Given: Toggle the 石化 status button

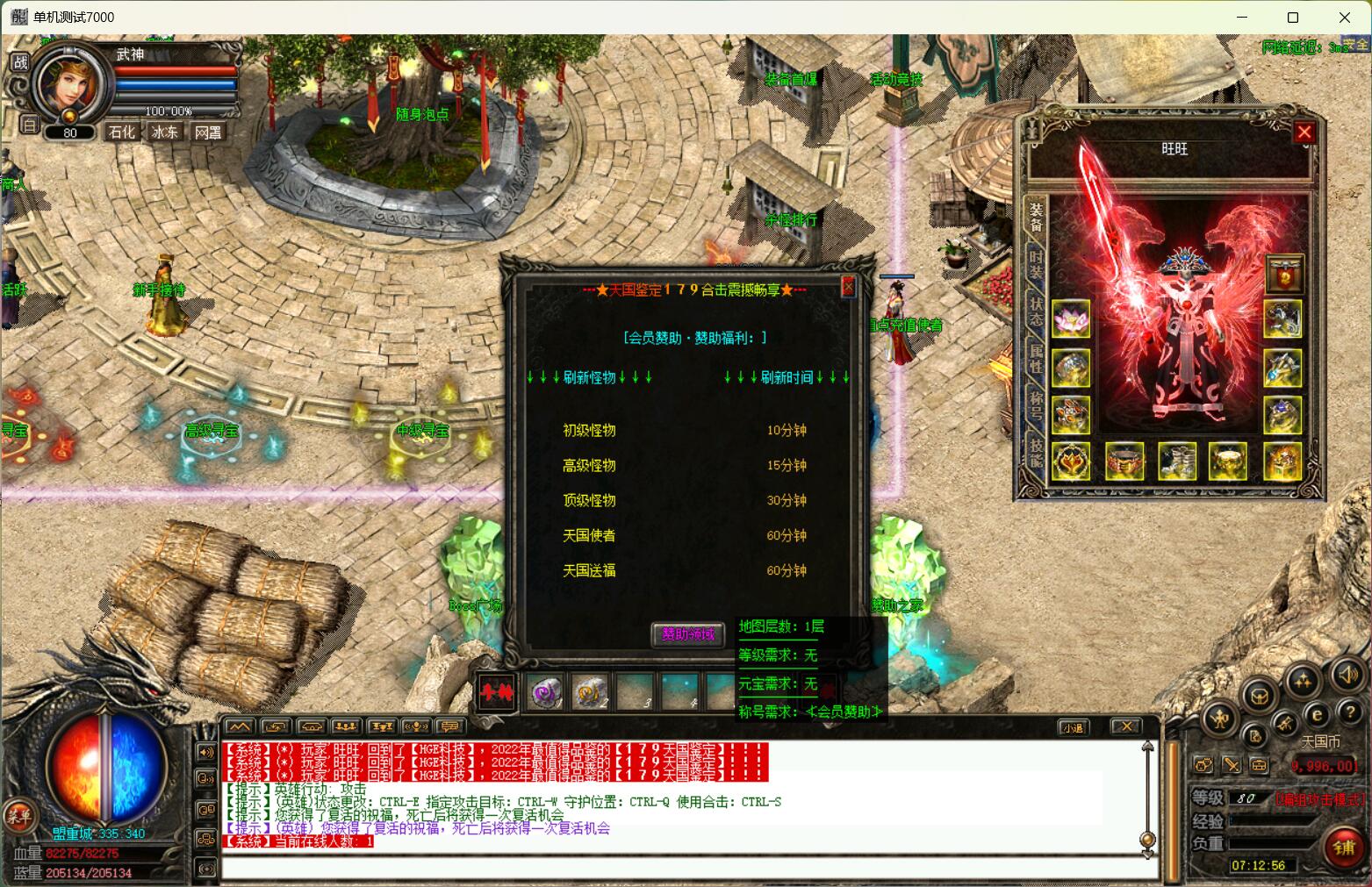Looking at the screenshot, I should 122,132.
